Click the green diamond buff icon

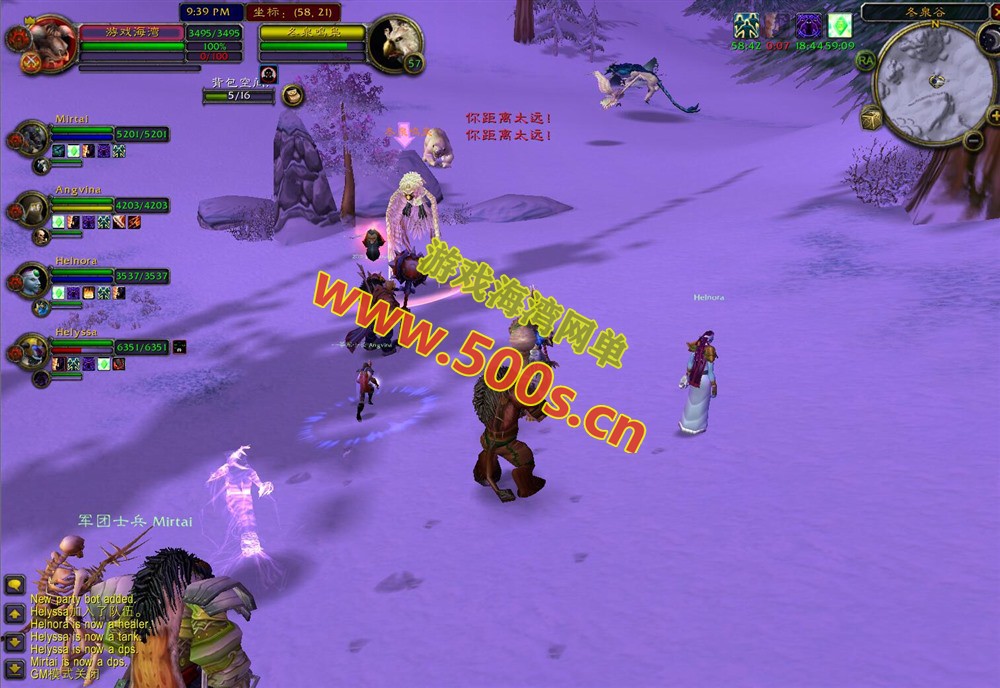pyautogui.click(x=839, y=26)
